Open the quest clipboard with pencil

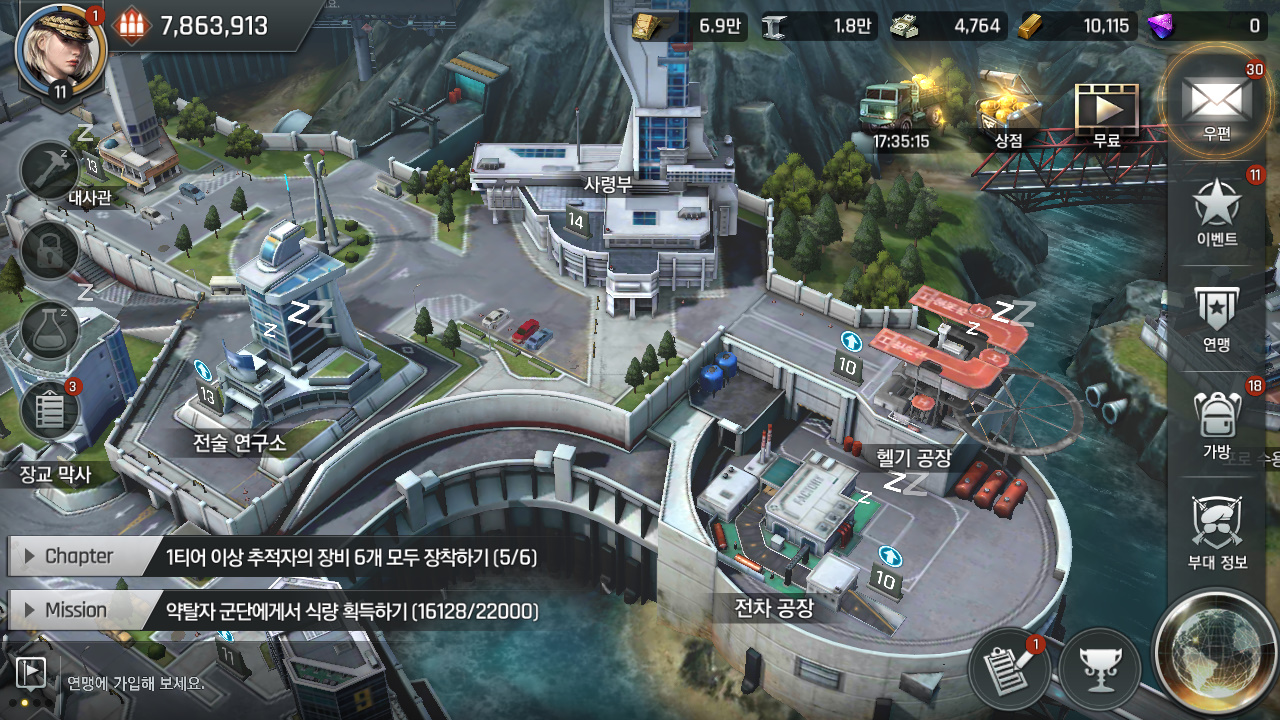click(x=1009, y=666)
